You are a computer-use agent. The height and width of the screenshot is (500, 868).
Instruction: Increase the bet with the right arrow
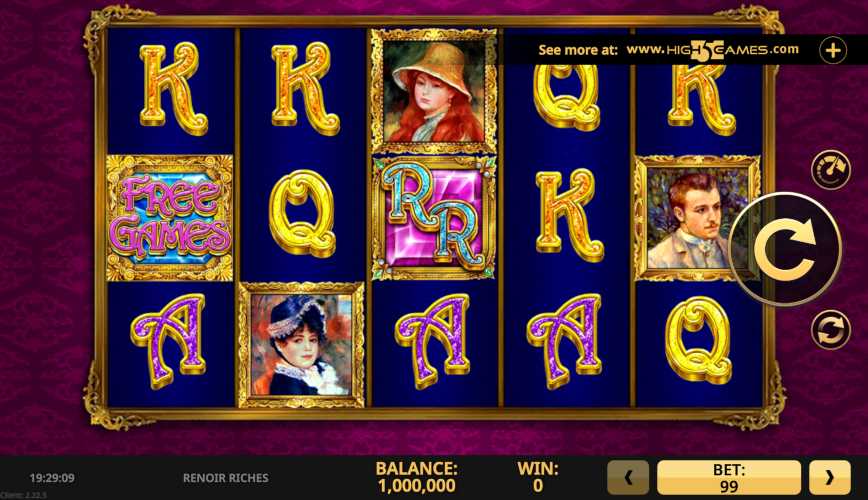click(829, 478)
